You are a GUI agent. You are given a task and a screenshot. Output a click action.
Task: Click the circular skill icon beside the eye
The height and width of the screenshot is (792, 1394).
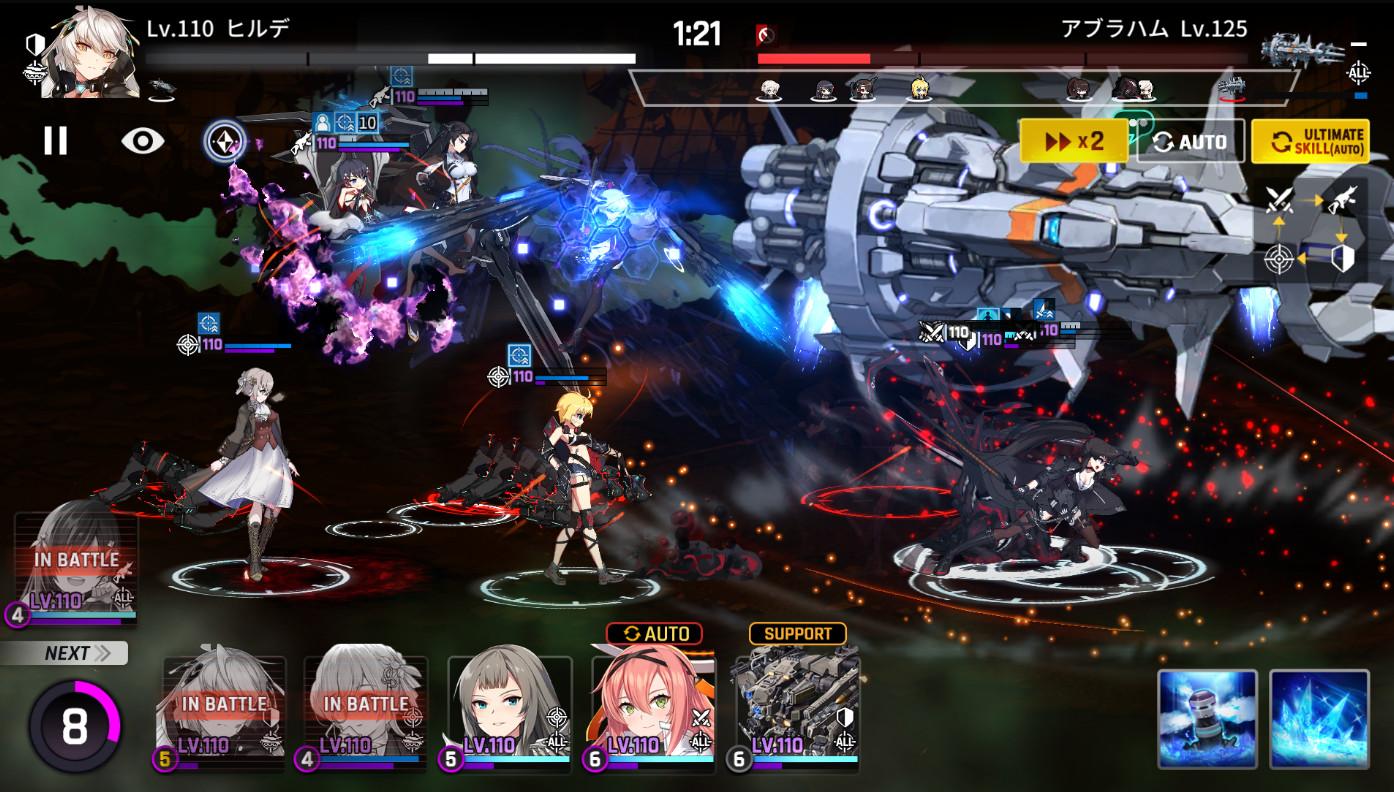[x=225, y=141]
